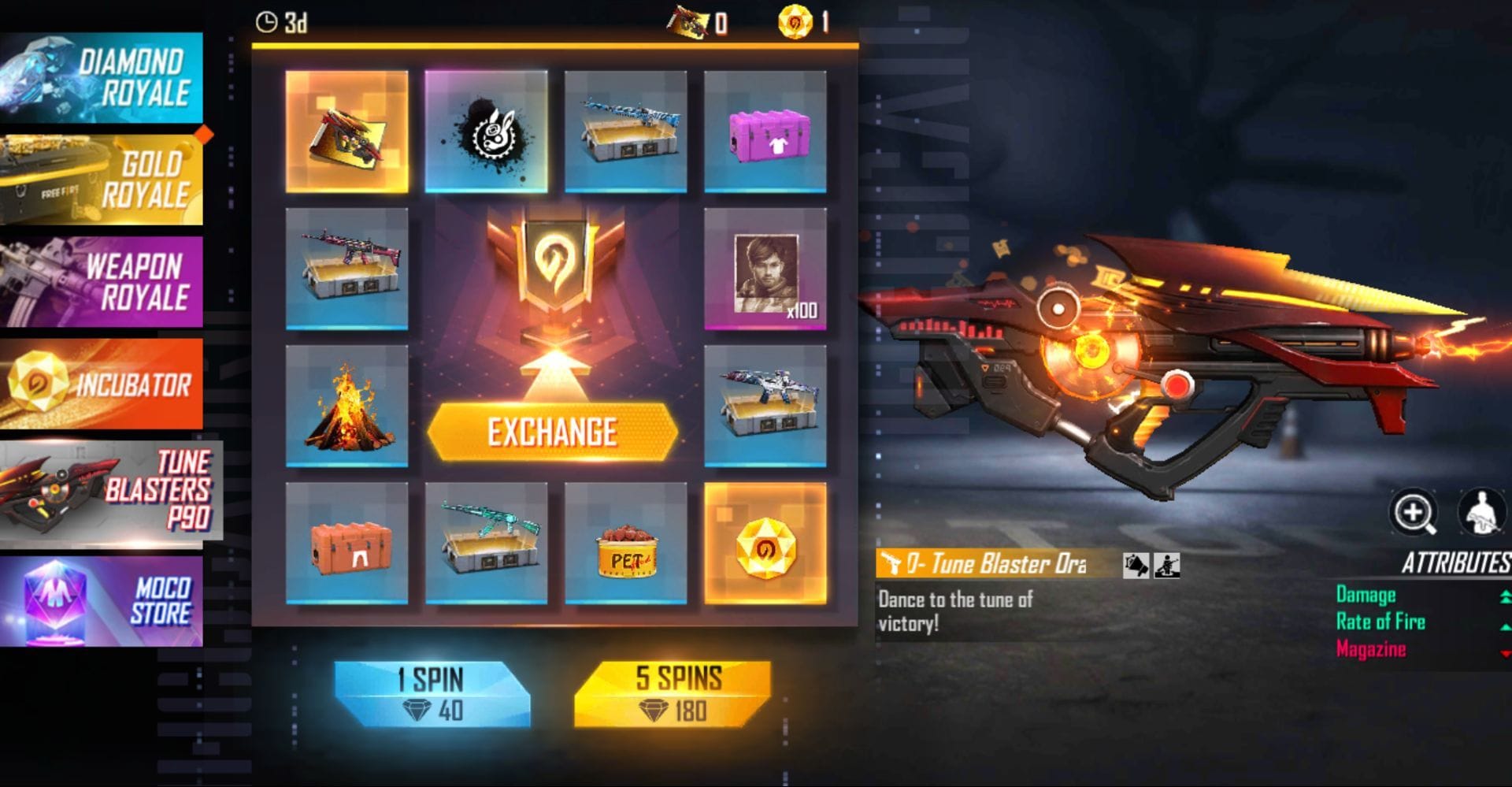Screen dimensions: 1512x787
Task: Select the bunny skull emblem reward
Action: [486, 131]
